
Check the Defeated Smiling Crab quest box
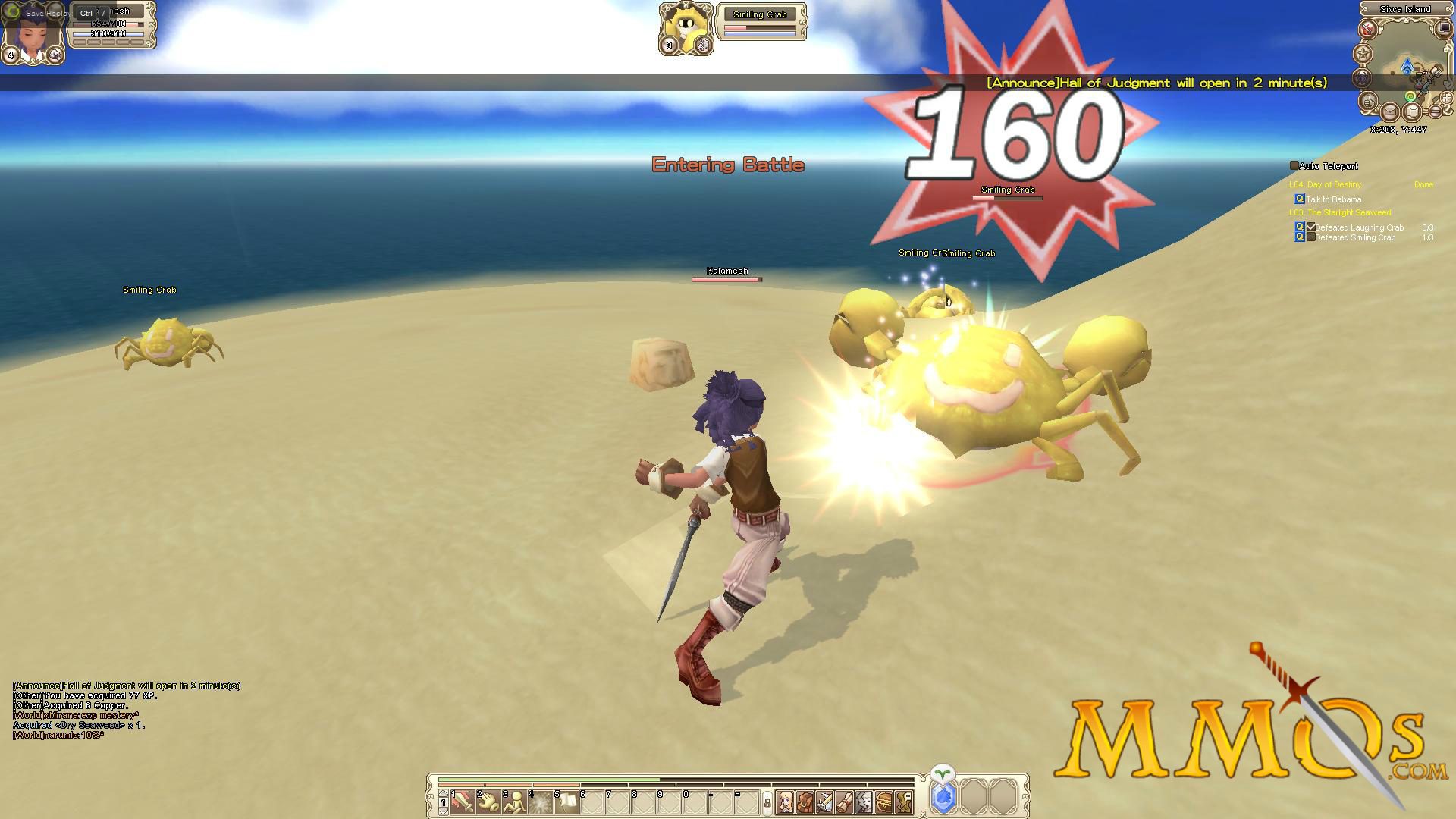click(x=1311, y=237)
